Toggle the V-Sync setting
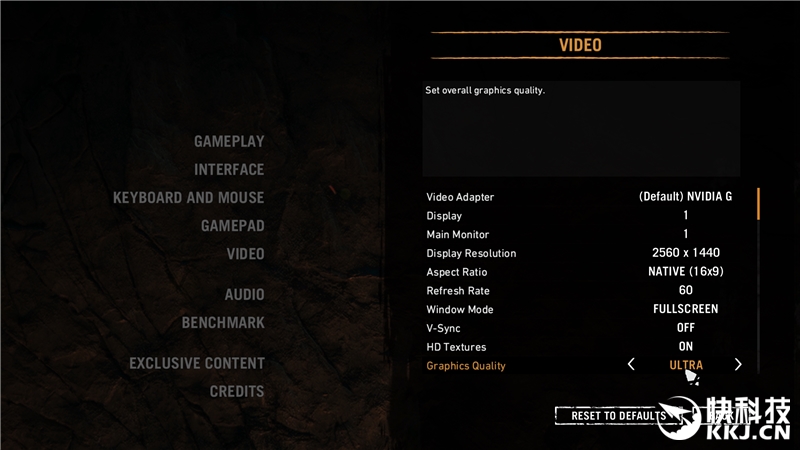This screenshot has height=450, width=800. click(685, 328)
